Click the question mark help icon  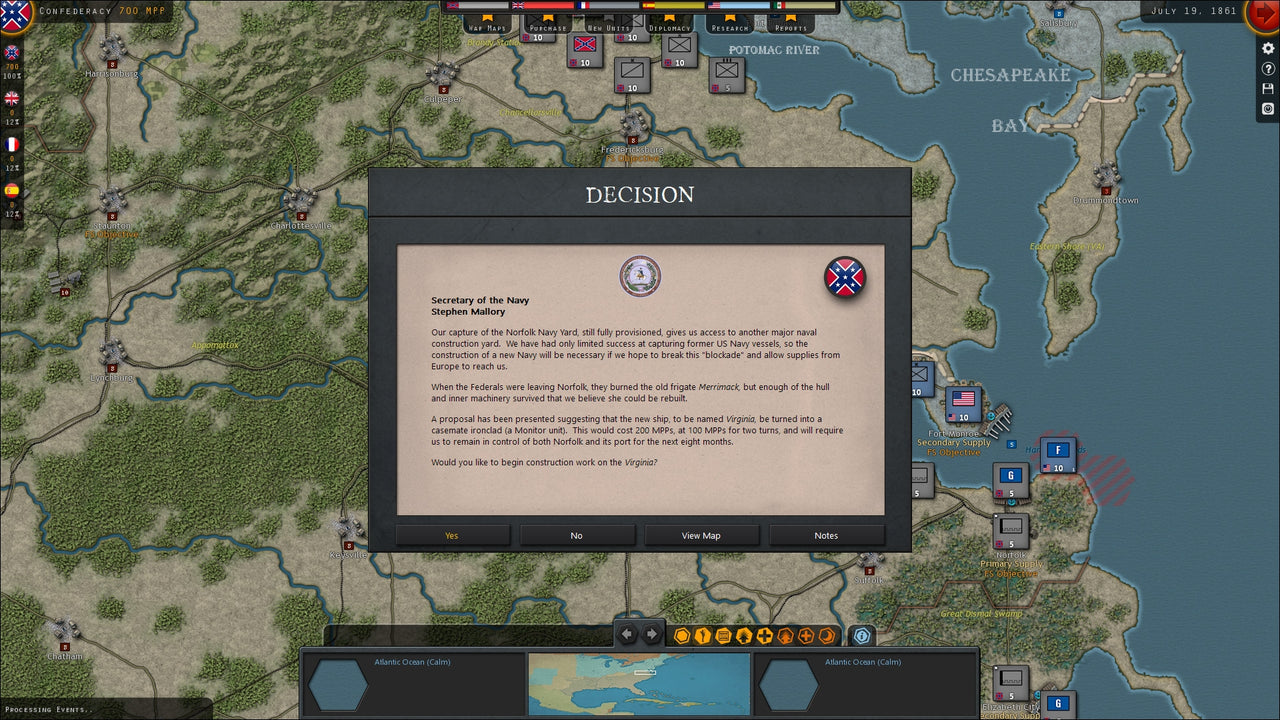(1268, 68)
